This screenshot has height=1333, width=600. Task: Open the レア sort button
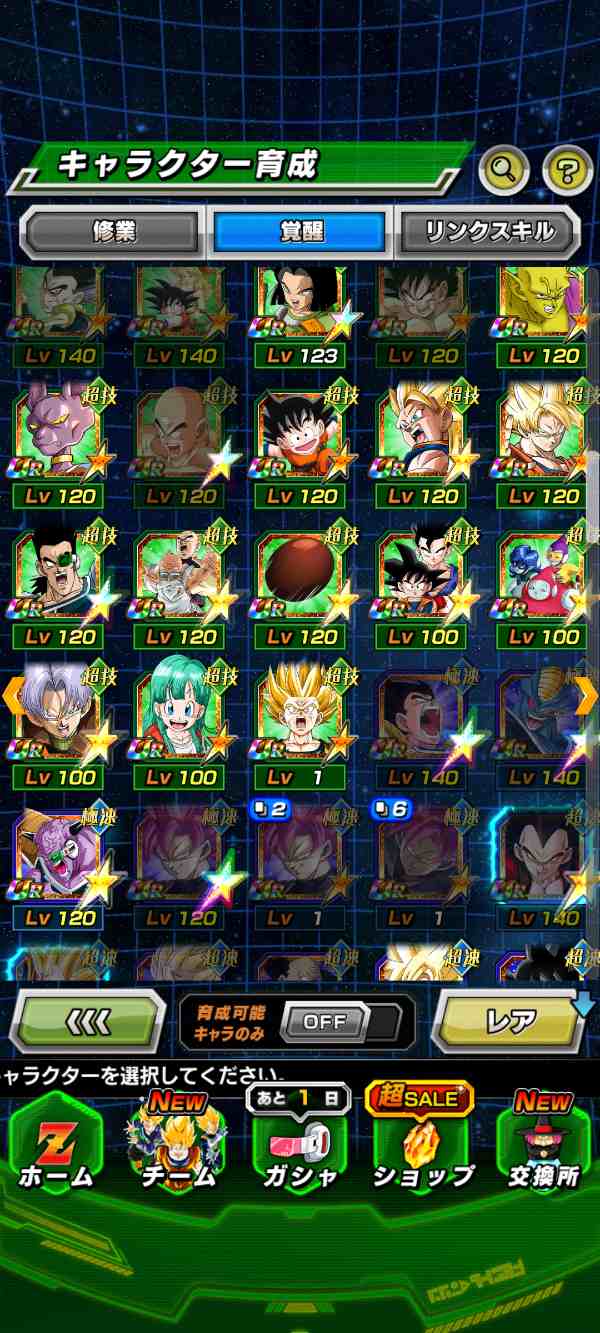tap(510, 1021)
